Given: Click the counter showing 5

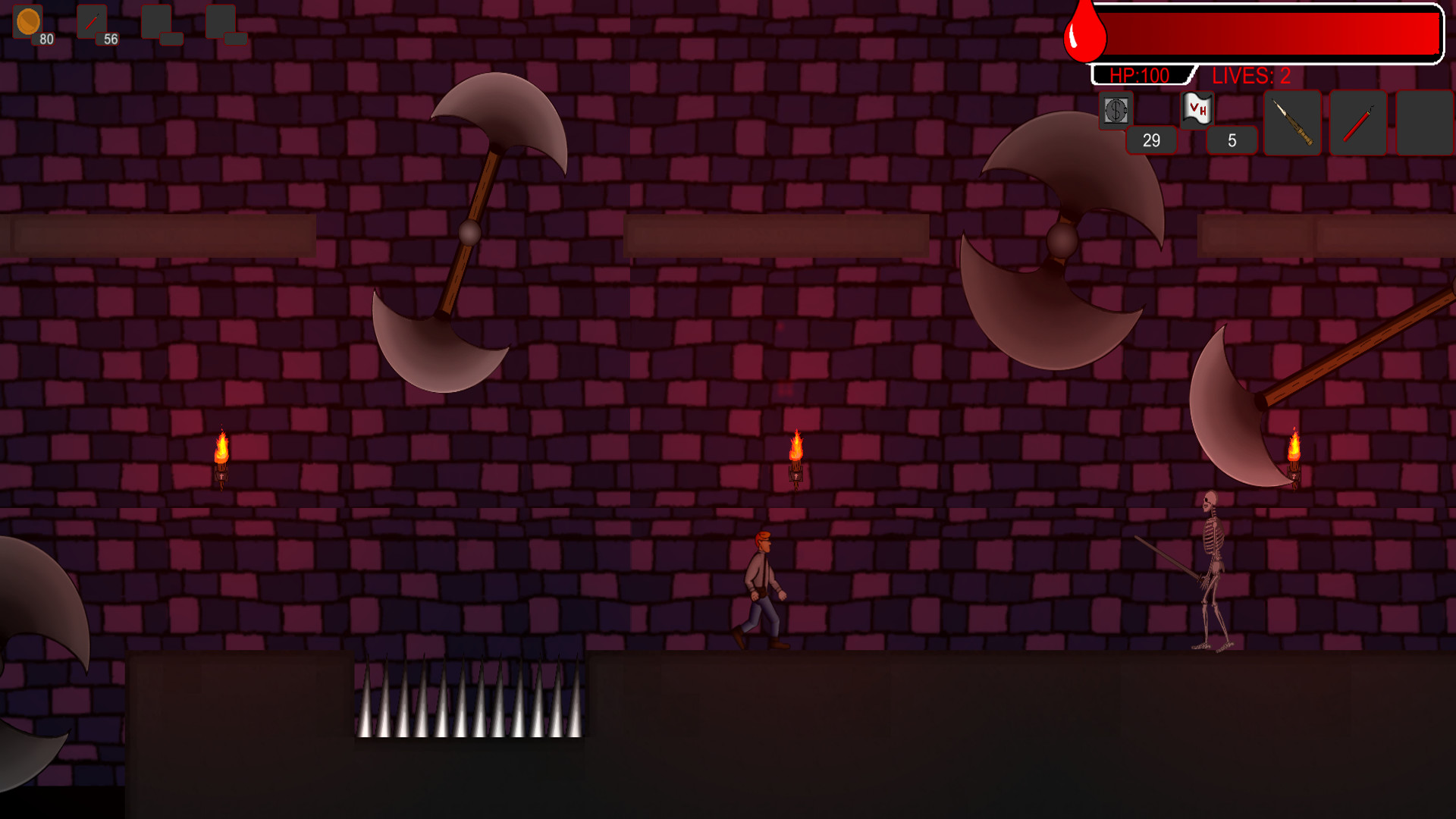Looking at the screenshot, I should pos(1230,140).
